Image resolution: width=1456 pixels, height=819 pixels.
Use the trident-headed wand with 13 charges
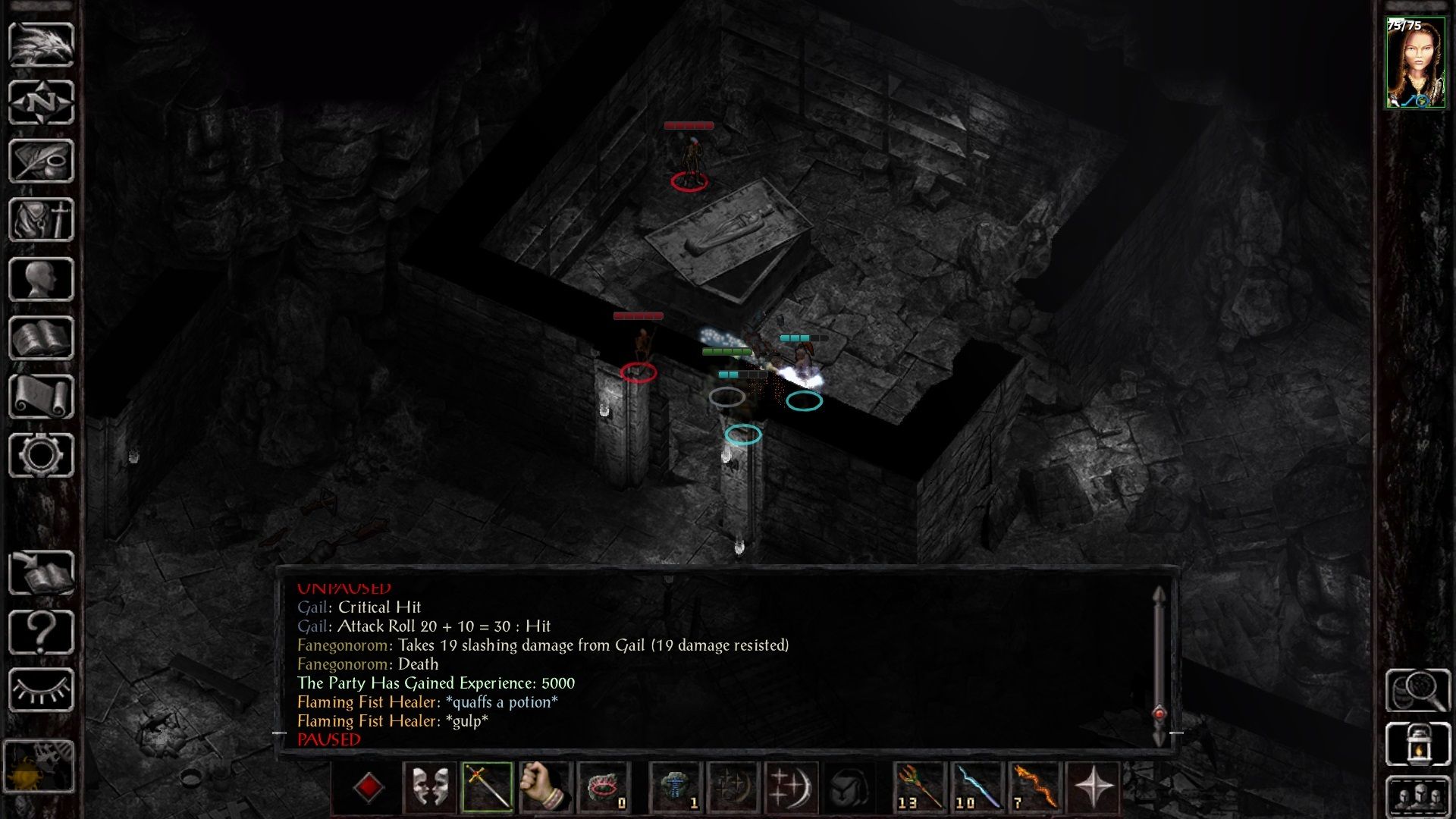(x=920, y=787)
